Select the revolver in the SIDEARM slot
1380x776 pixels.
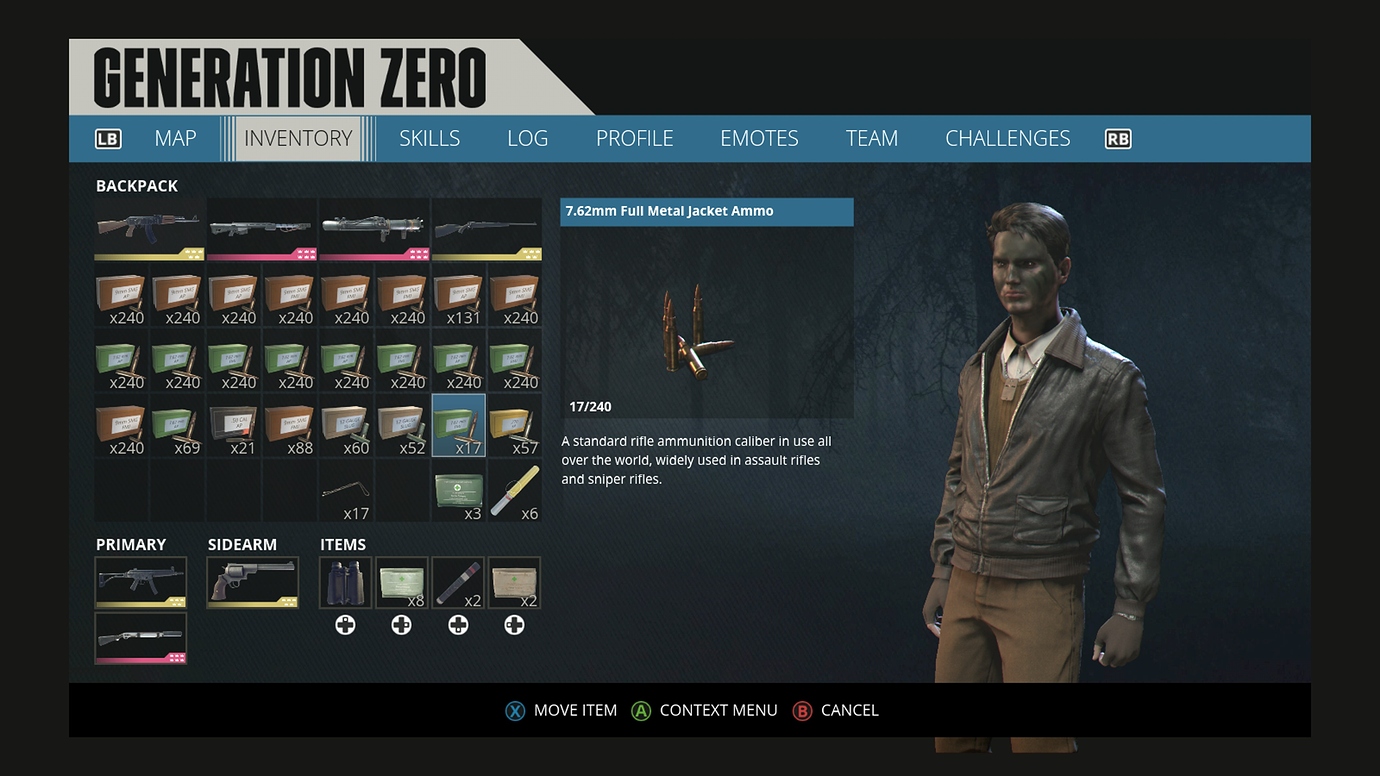point(253,582)
